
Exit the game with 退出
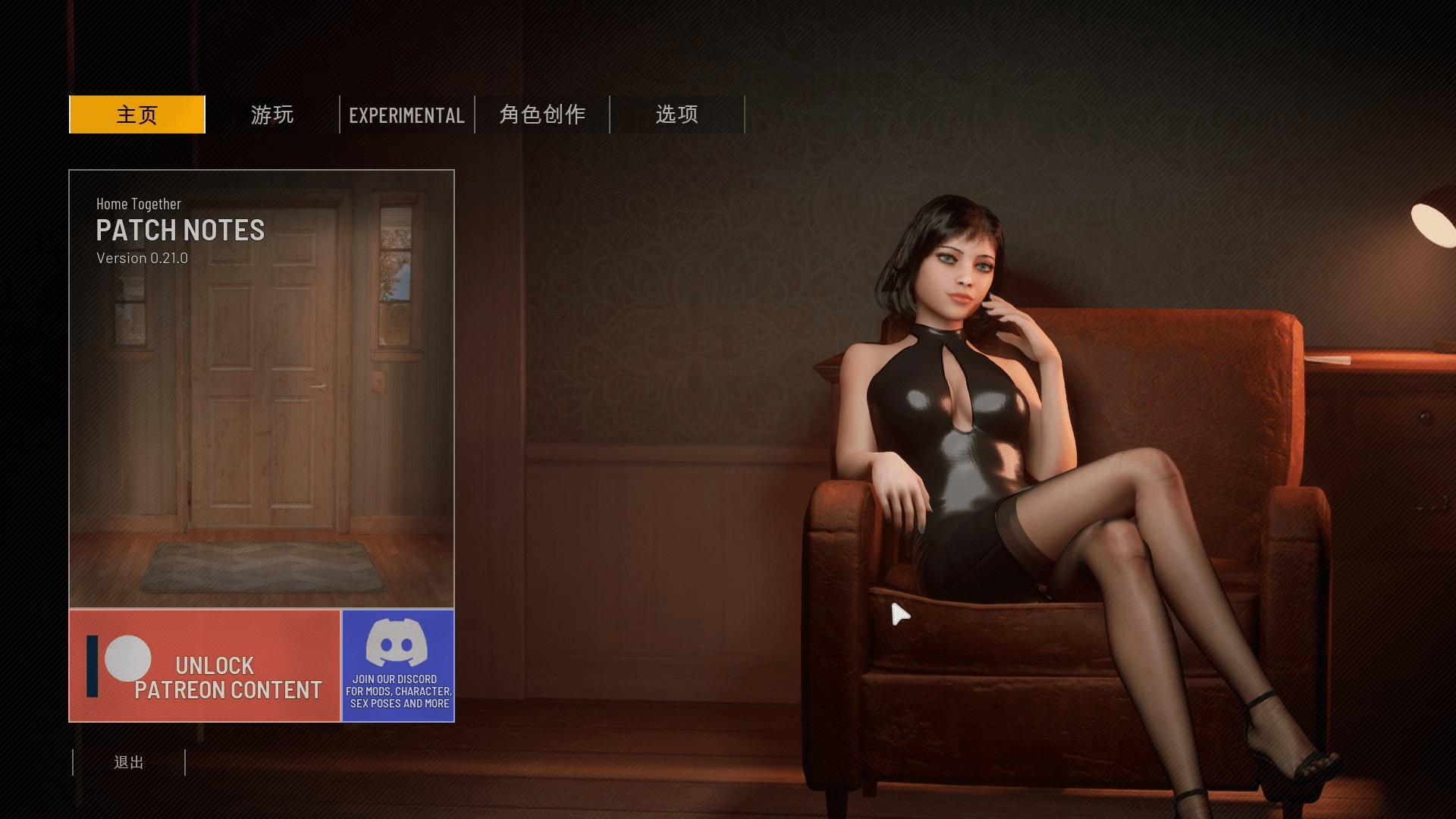coord(129,762)
